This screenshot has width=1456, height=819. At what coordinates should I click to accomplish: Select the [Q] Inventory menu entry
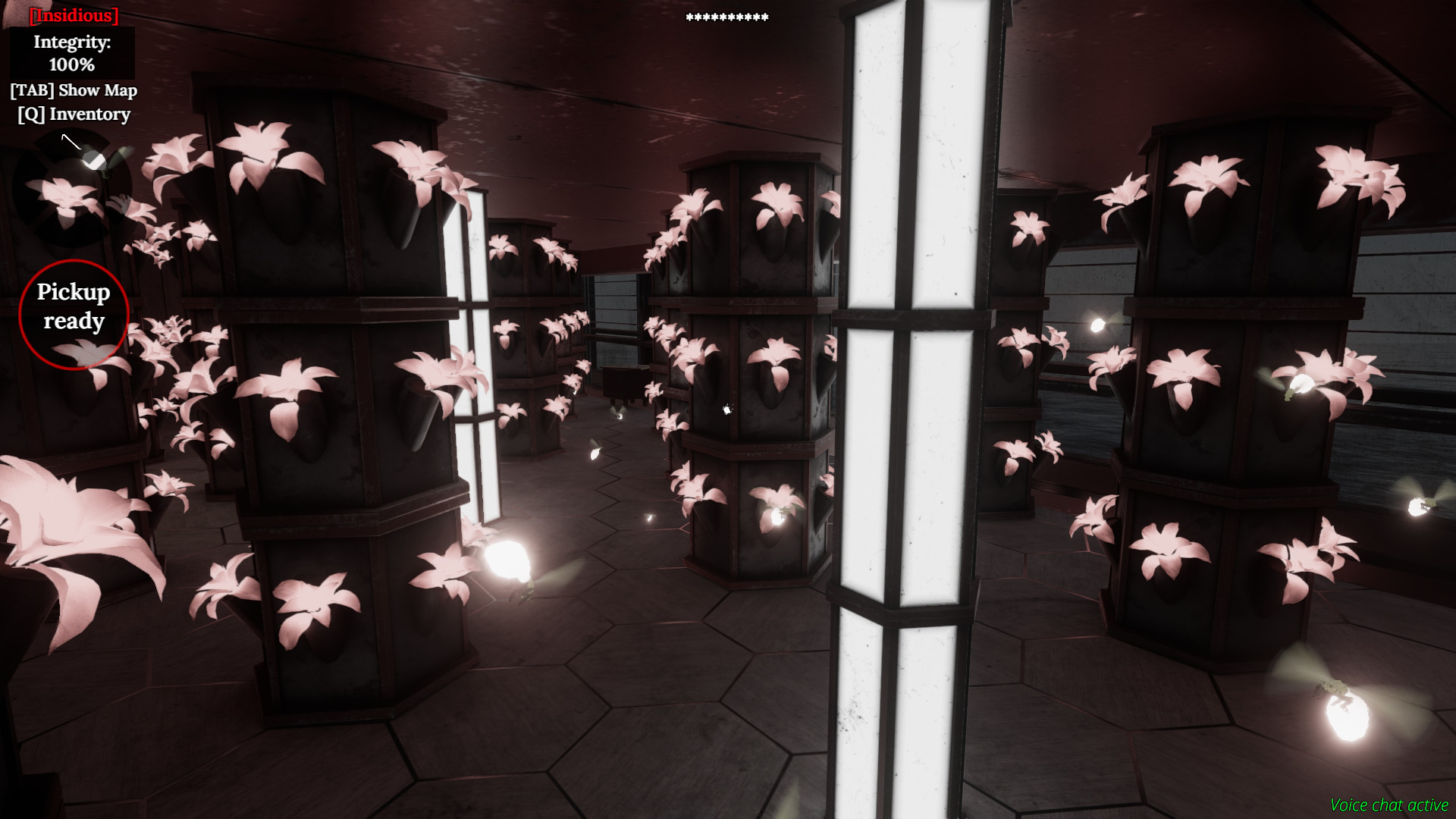[74, 115]
